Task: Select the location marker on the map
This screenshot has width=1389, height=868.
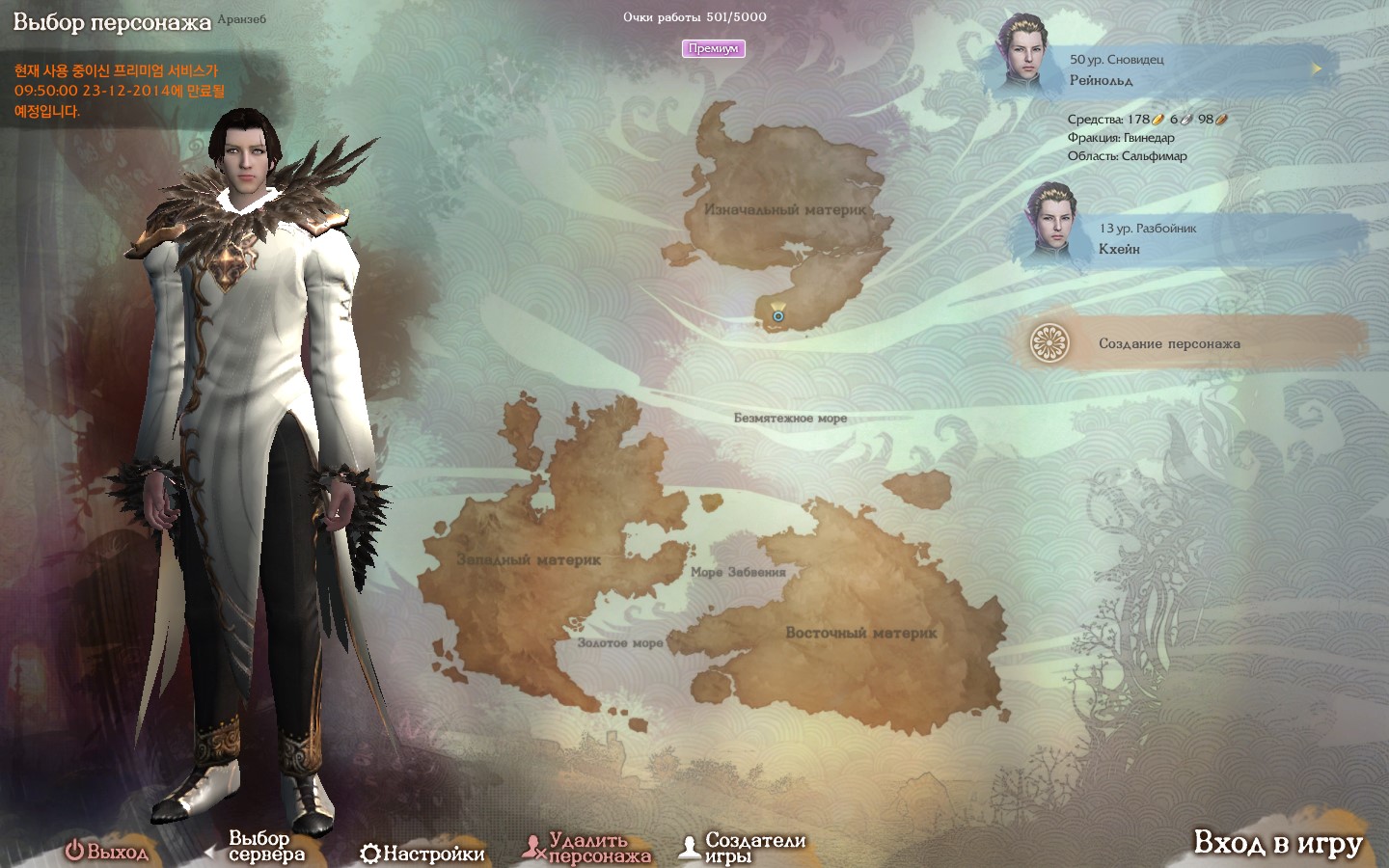Action: tap(777, 314)
